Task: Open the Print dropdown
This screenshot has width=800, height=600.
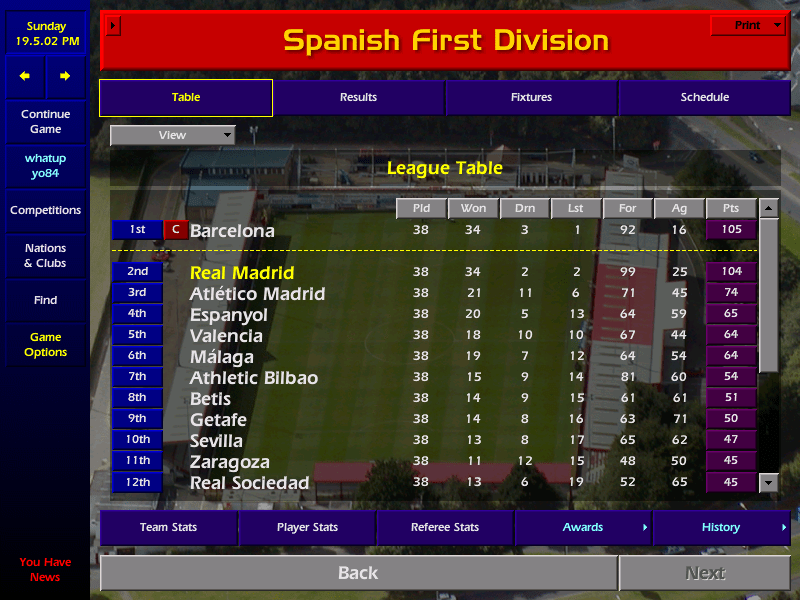Action: click(747, 25)
